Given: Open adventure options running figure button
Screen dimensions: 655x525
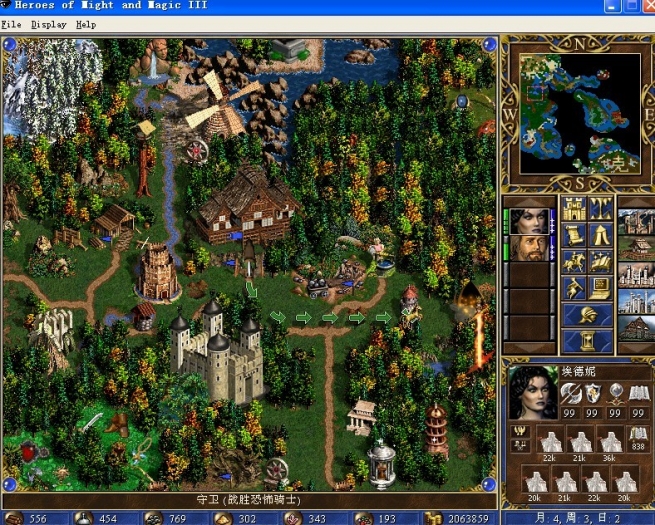Looking at the screenshot, I should coord(574,288).
